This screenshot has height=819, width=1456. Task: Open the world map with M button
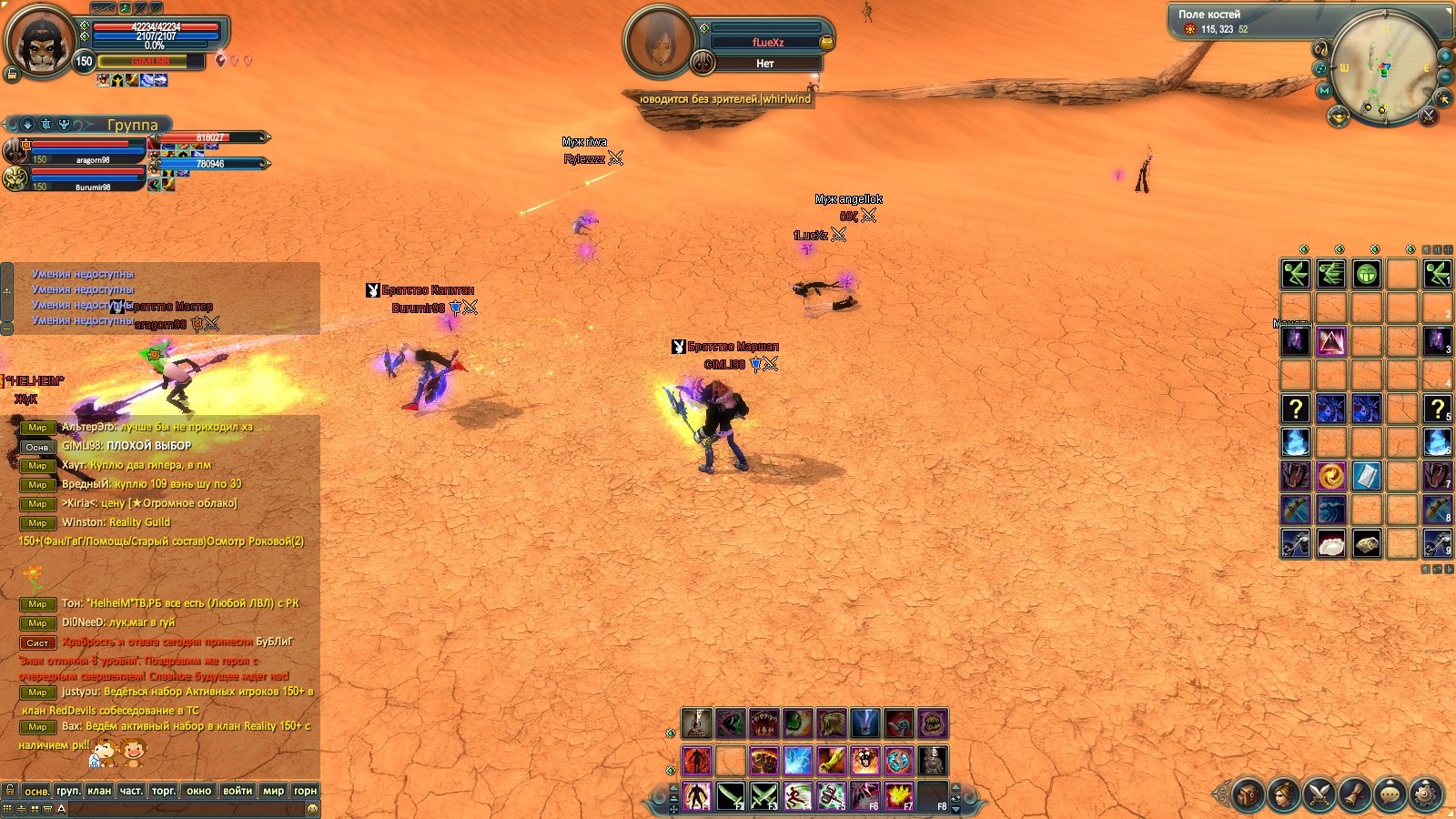point(1325,90)
